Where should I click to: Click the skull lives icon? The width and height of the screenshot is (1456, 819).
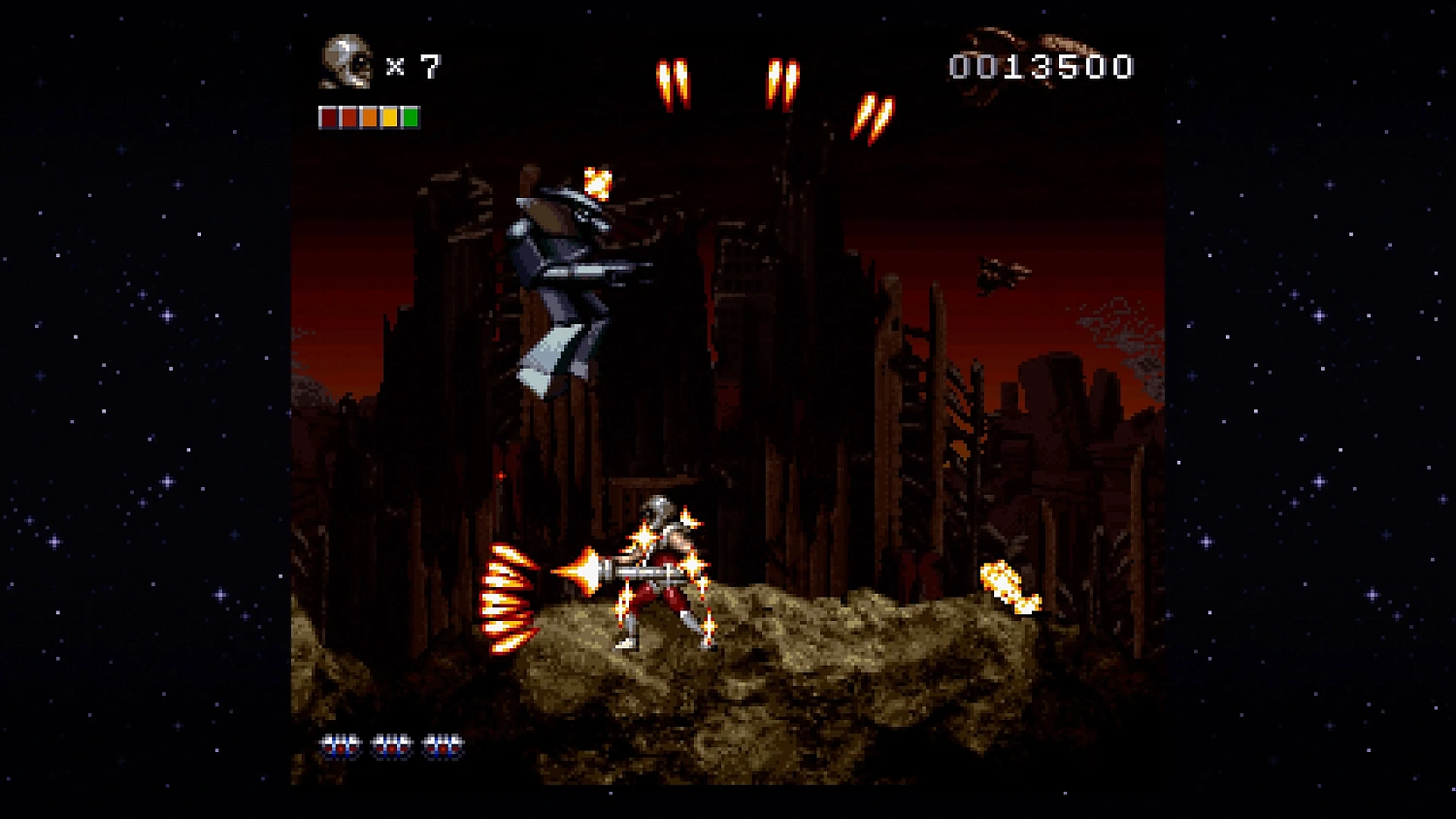347,63
